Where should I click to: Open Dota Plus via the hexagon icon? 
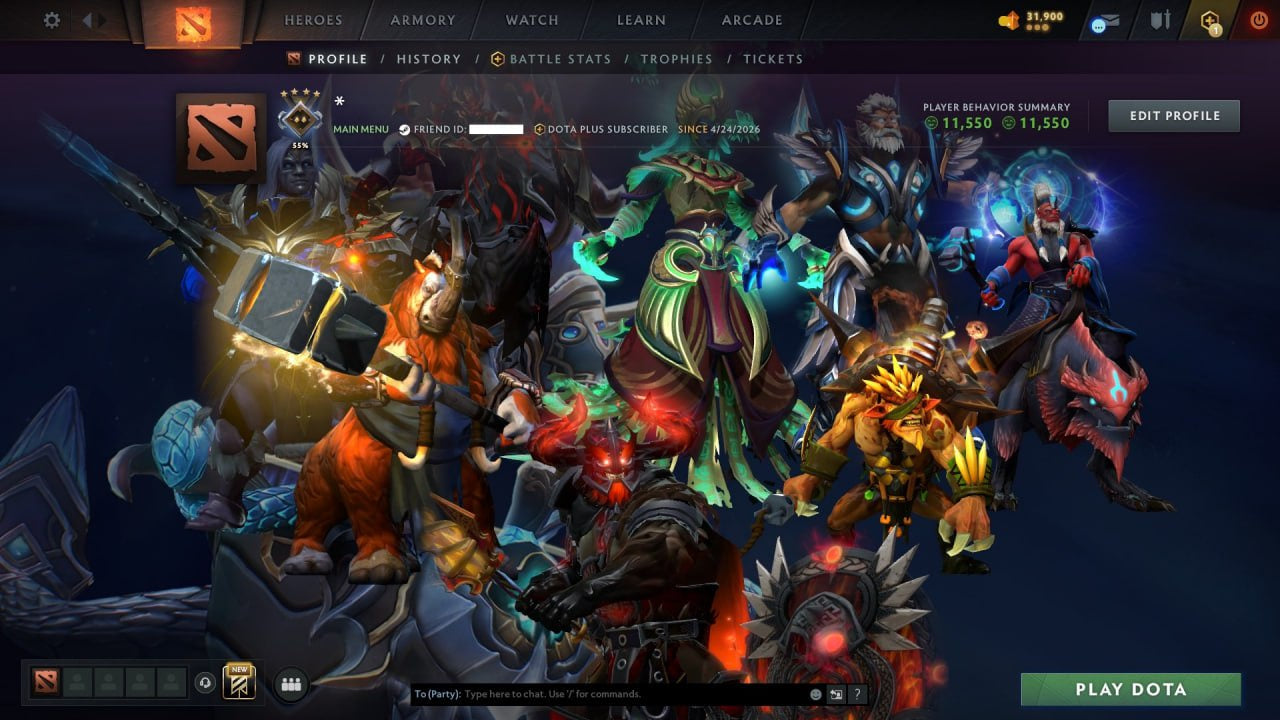(1208, 18)
